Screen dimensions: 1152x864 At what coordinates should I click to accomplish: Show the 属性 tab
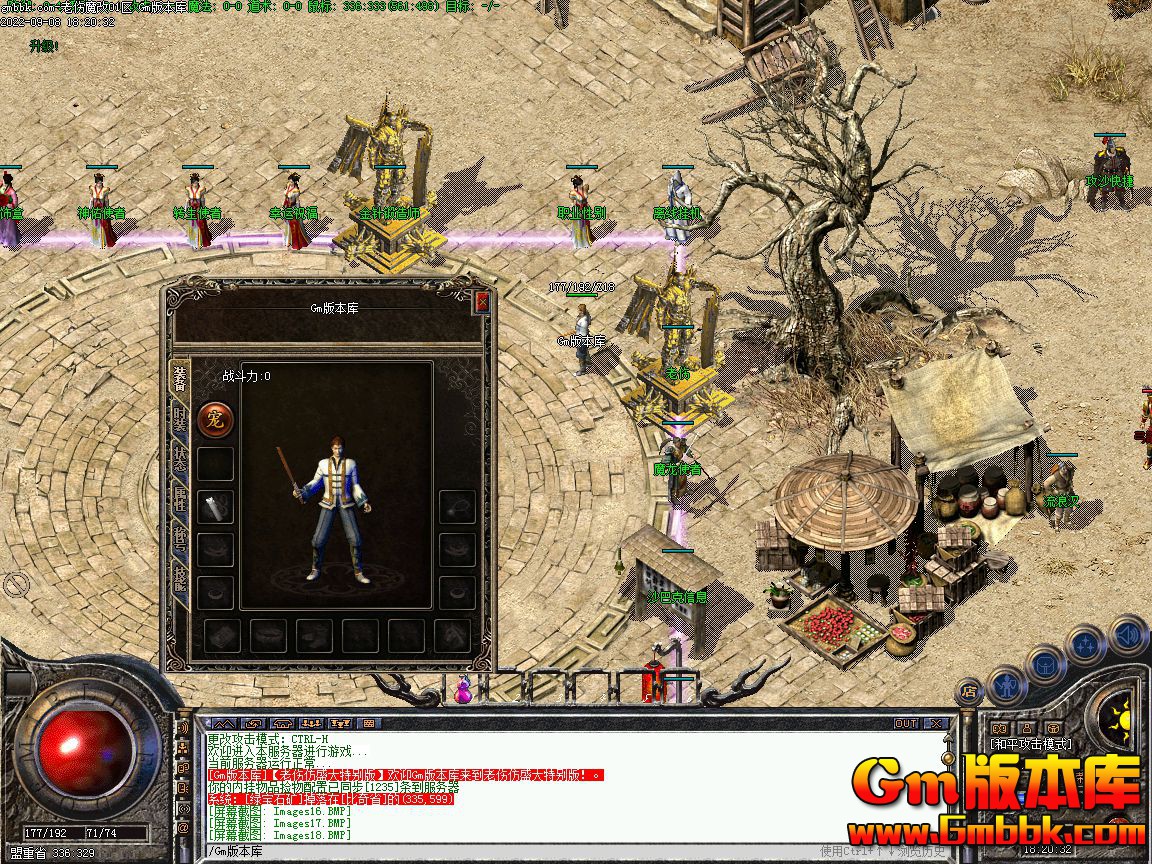(180, 500)
